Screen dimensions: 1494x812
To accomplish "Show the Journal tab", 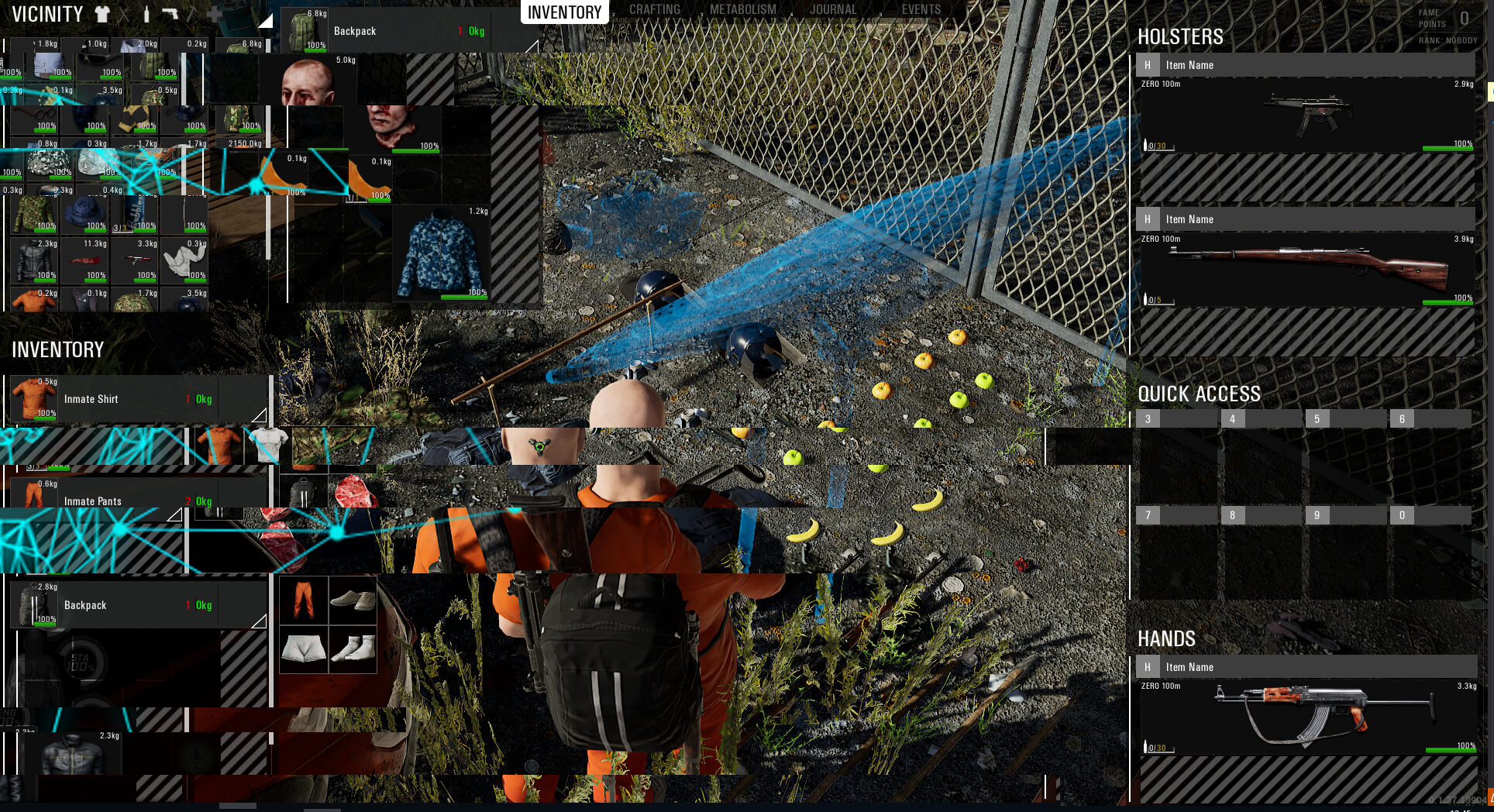I will coord(833,10).
